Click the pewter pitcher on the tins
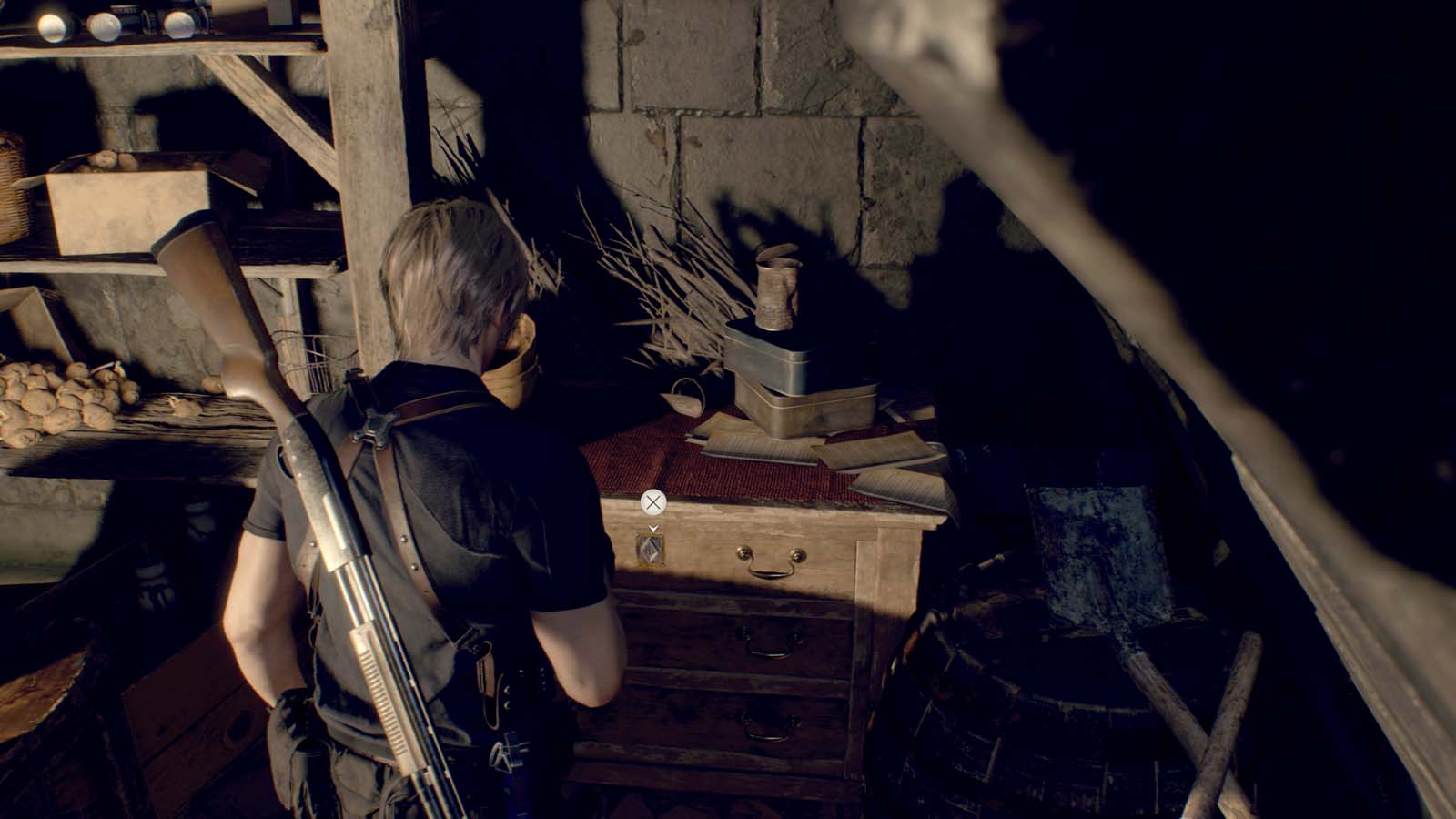The image size is (1456, 819). 776,289
